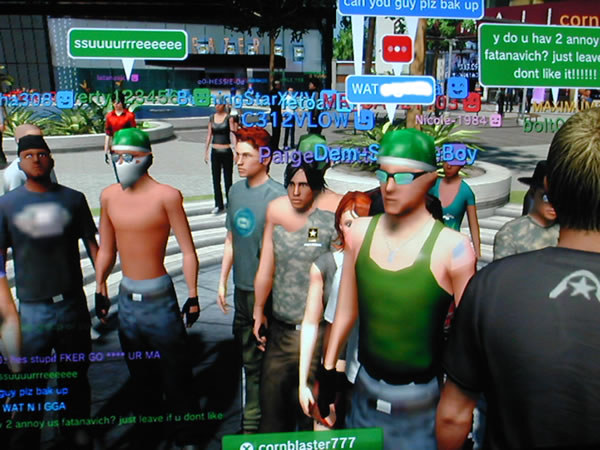The width and height of the screenshot is (600, 450).
Task: Select the cornblaster777 name tag
Action: (x=302, y=439)
